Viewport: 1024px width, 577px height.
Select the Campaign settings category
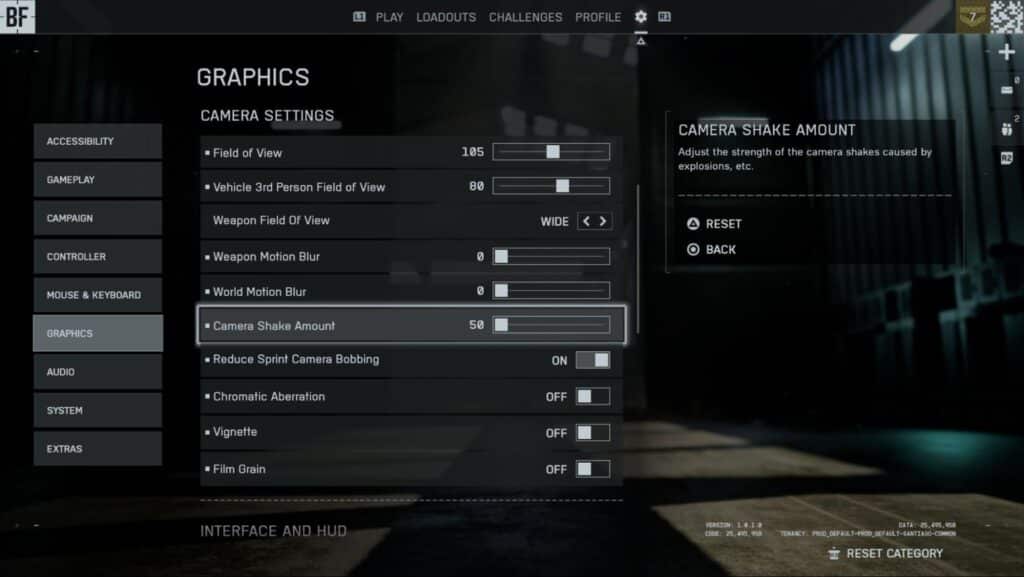click(x=97, y=218)
